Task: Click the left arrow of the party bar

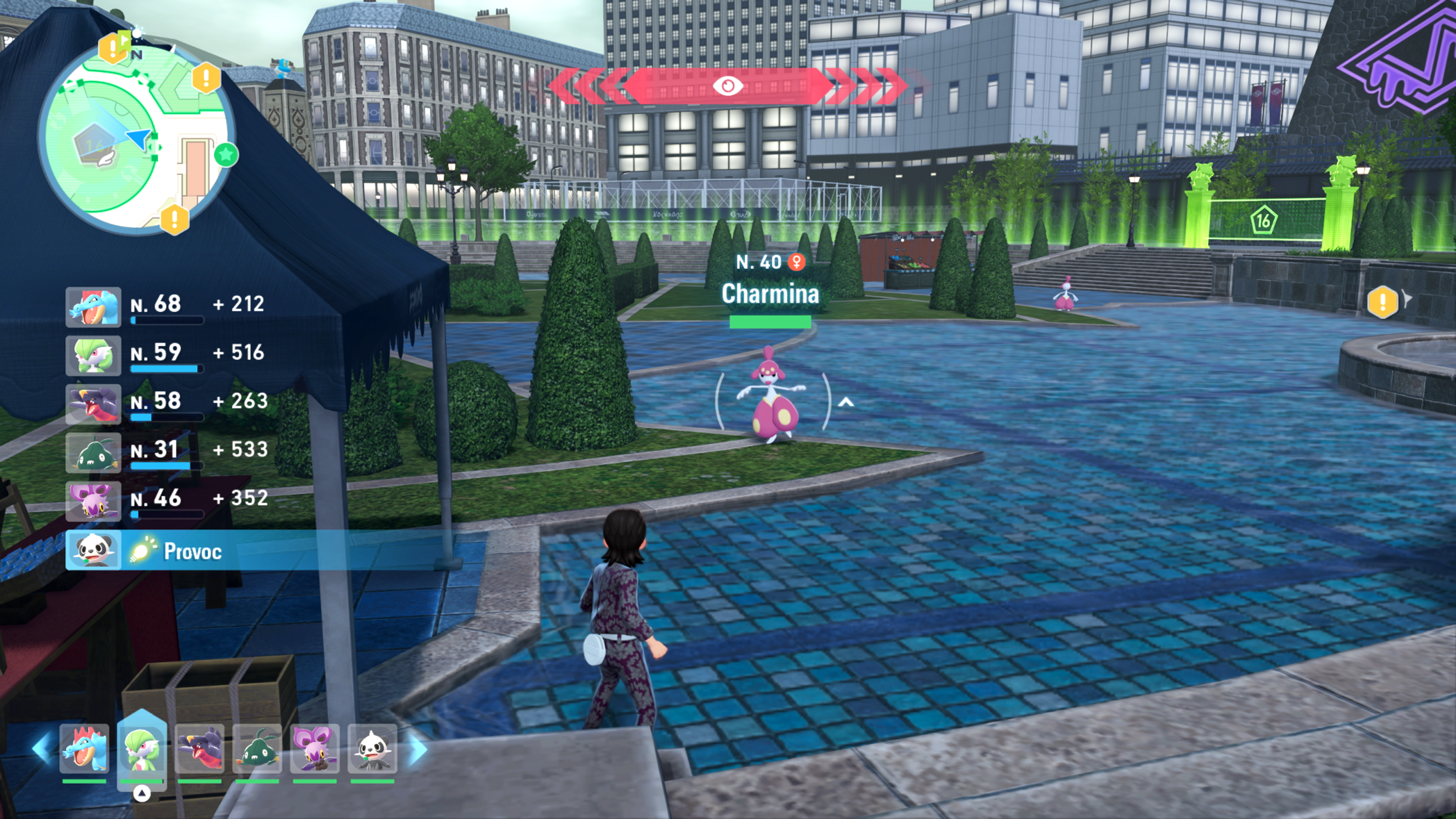Action: point(42,749)
